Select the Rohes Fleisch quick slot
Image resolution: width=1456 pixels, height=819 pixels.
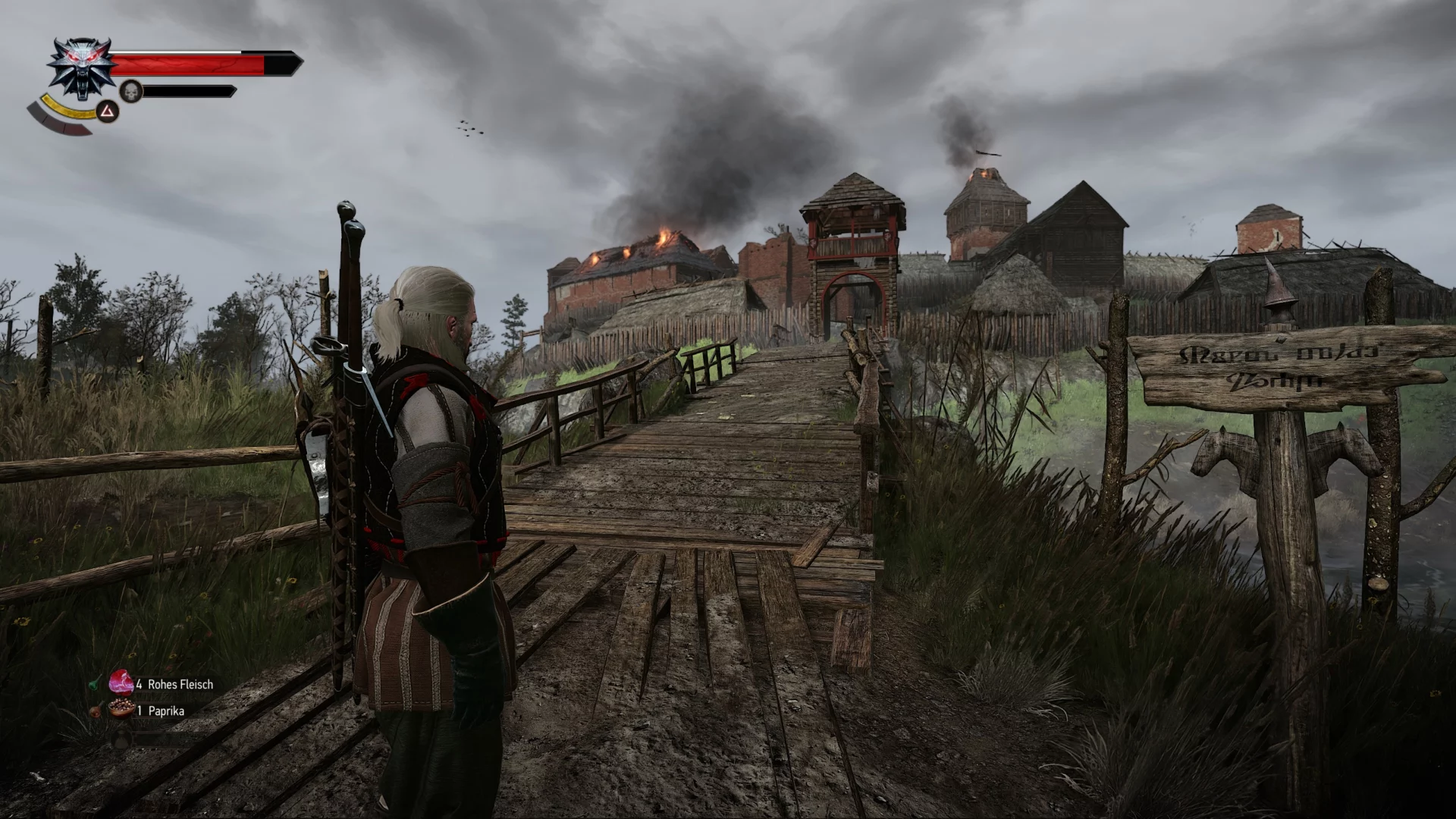(x=121, y=682)
